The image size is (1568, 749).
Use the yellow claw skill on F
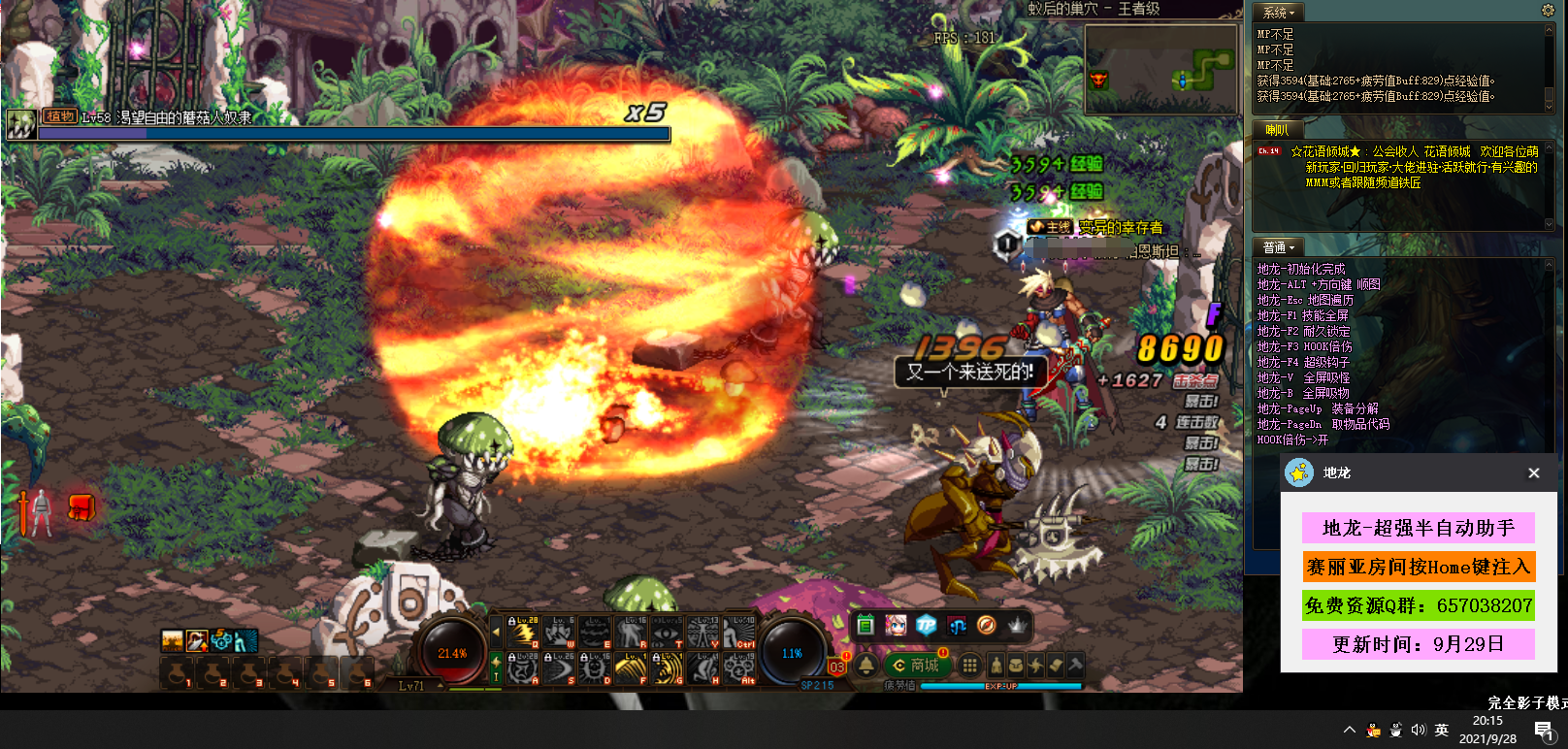pyautogui.click(x=631, y=668)
